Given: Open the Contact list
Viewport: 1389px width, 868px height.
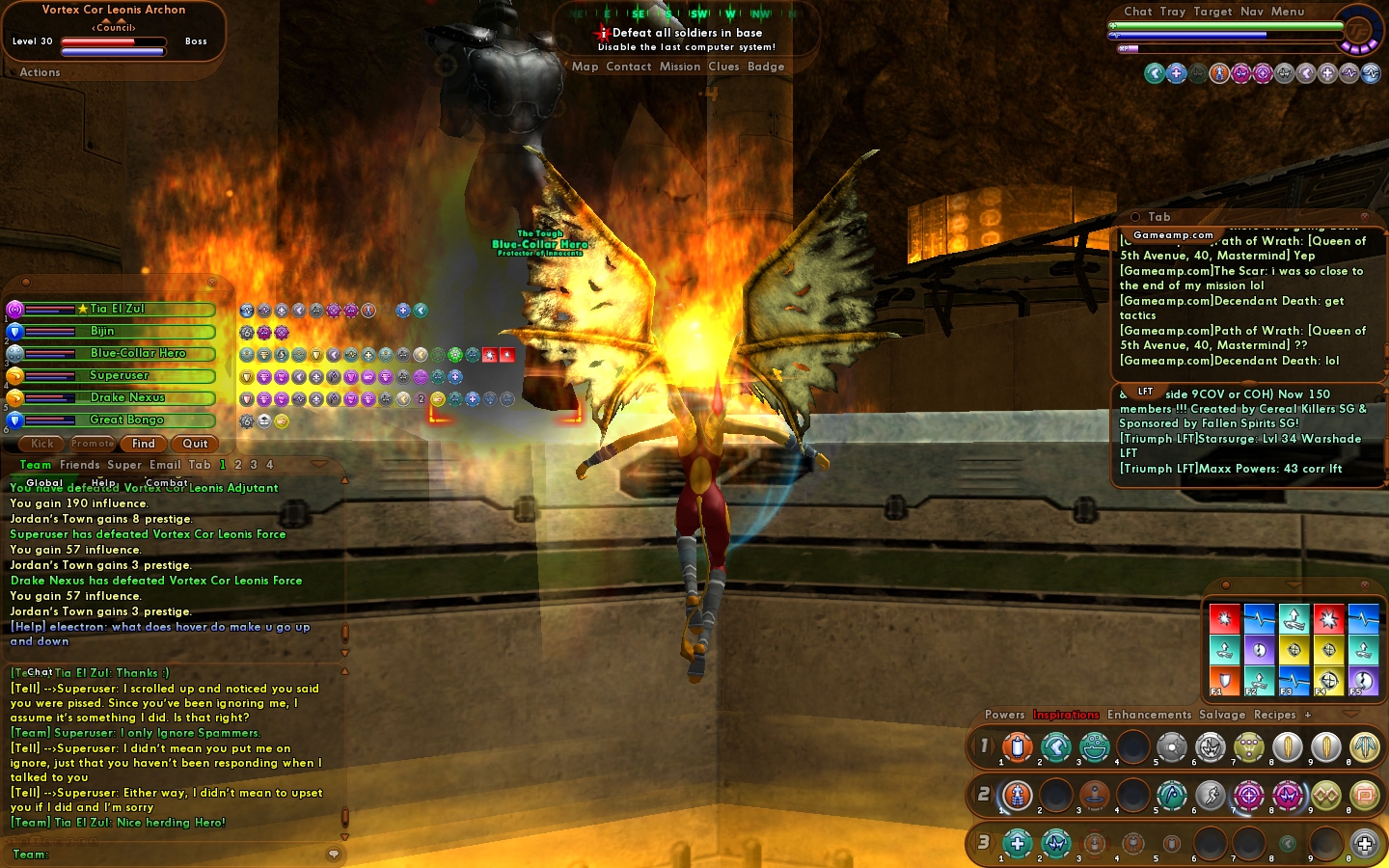Looking at the screenshot, I should pyautogui.click(x=629, y=67).
